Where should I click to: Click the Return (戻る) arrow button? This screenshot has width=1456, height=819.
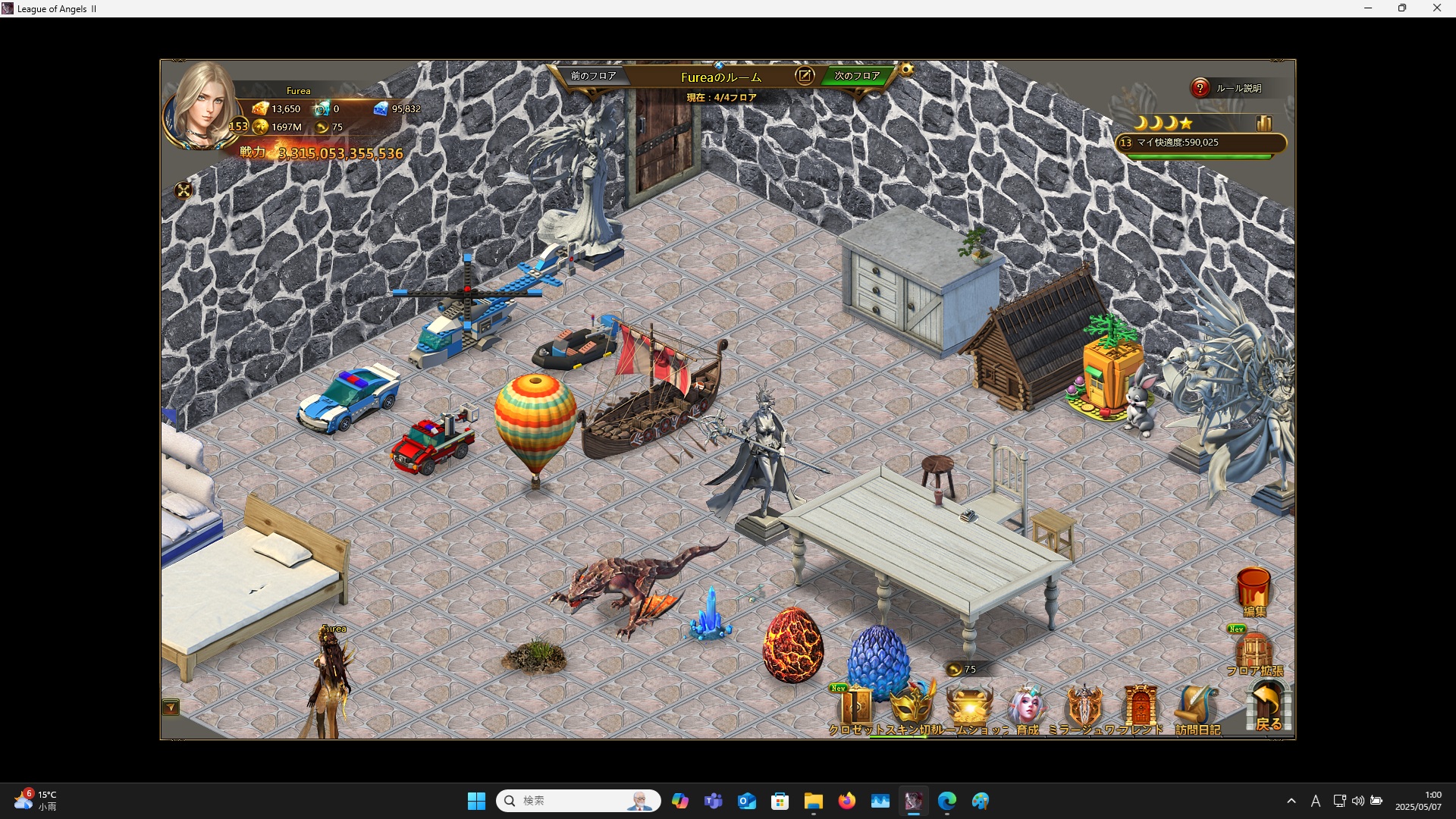tap(1268, 705)
